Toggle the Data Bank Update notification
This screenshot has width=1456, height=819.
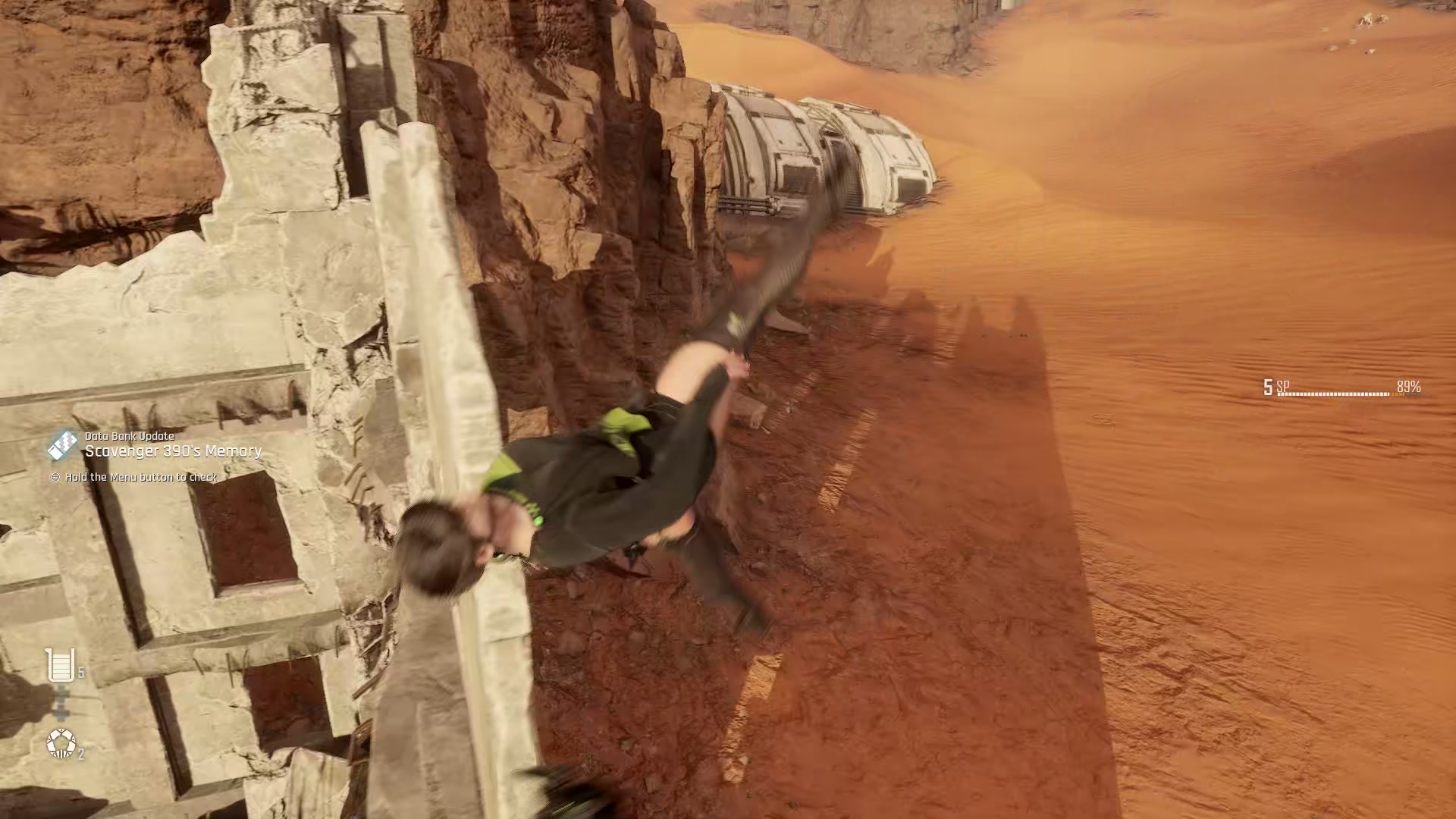pyautogui.click(x=129, y=437)
